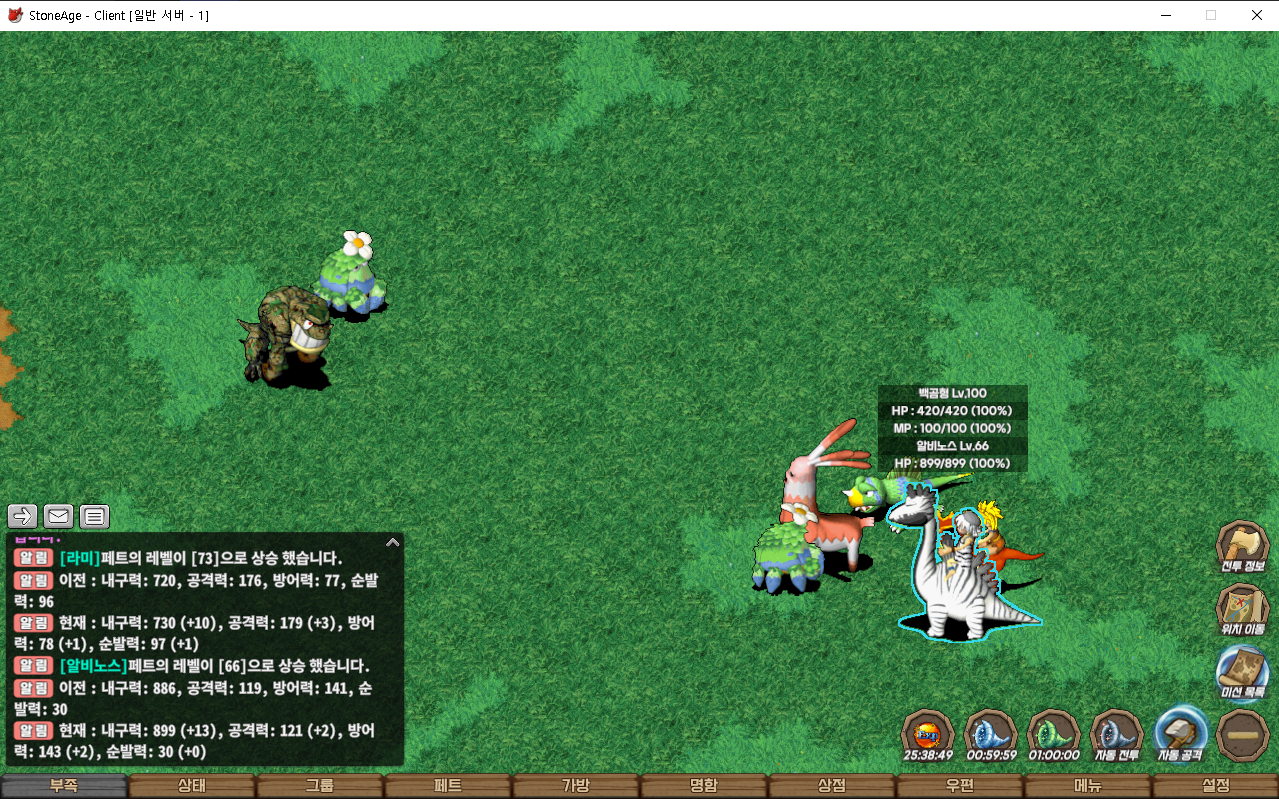1279x799 pixels.
Task: Open the 그룹 (group) menu
Action: coord(320,786)
